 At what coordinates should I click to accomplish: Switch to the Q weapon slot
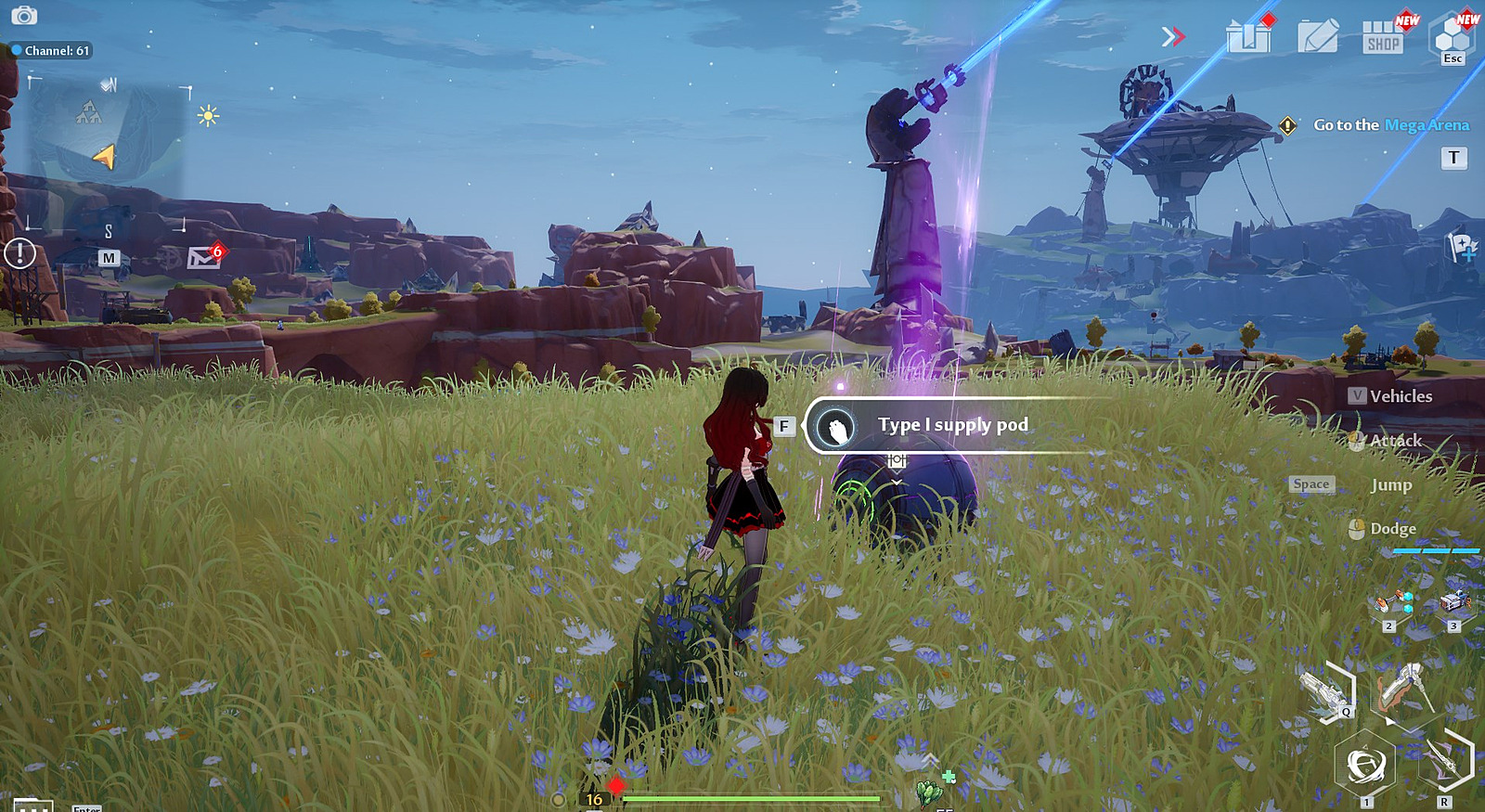tap(1327, 691)
